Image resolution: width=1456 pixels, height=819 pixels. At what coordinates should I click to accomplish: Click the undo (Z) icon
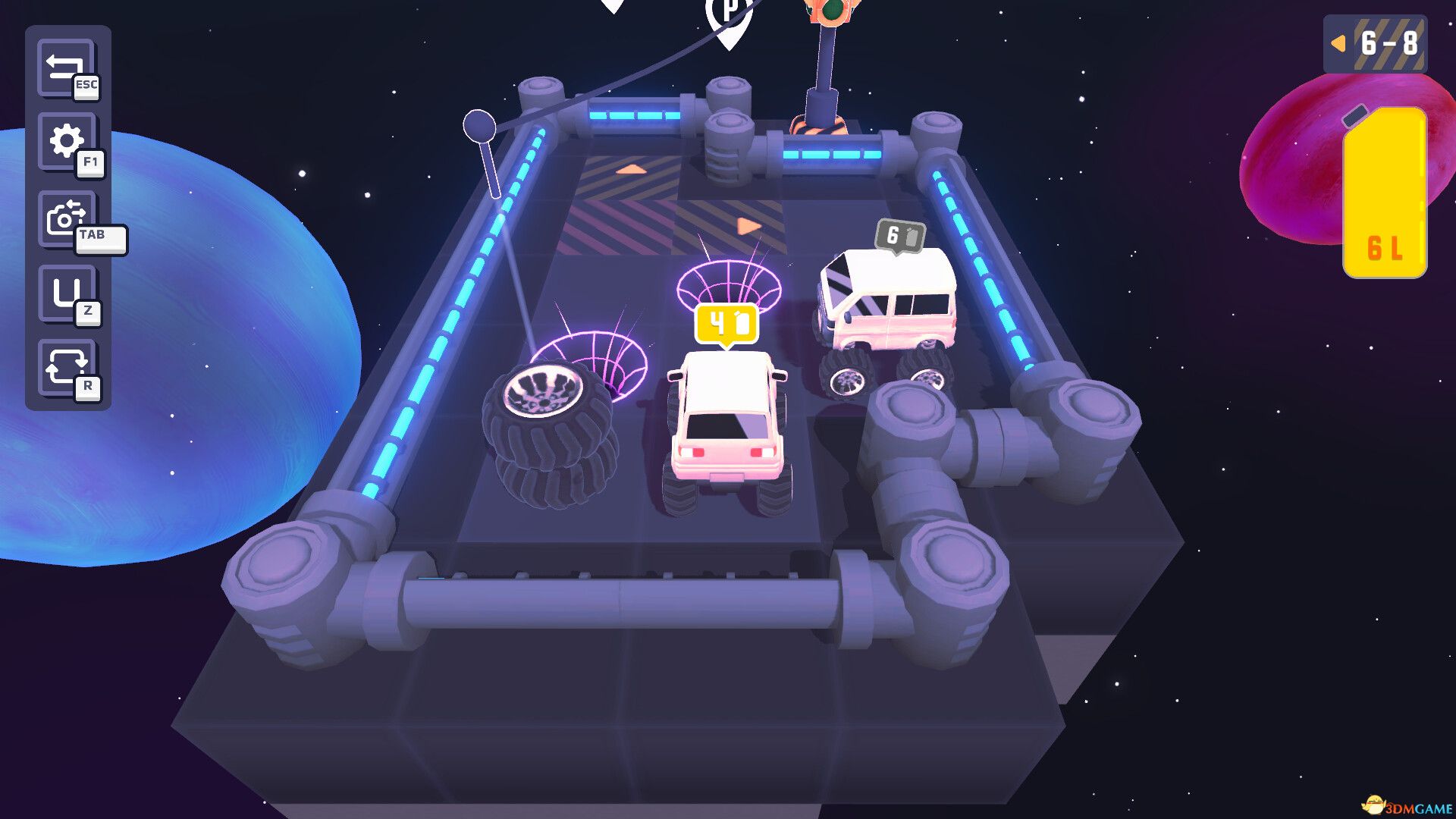click(x=67, y=290)
